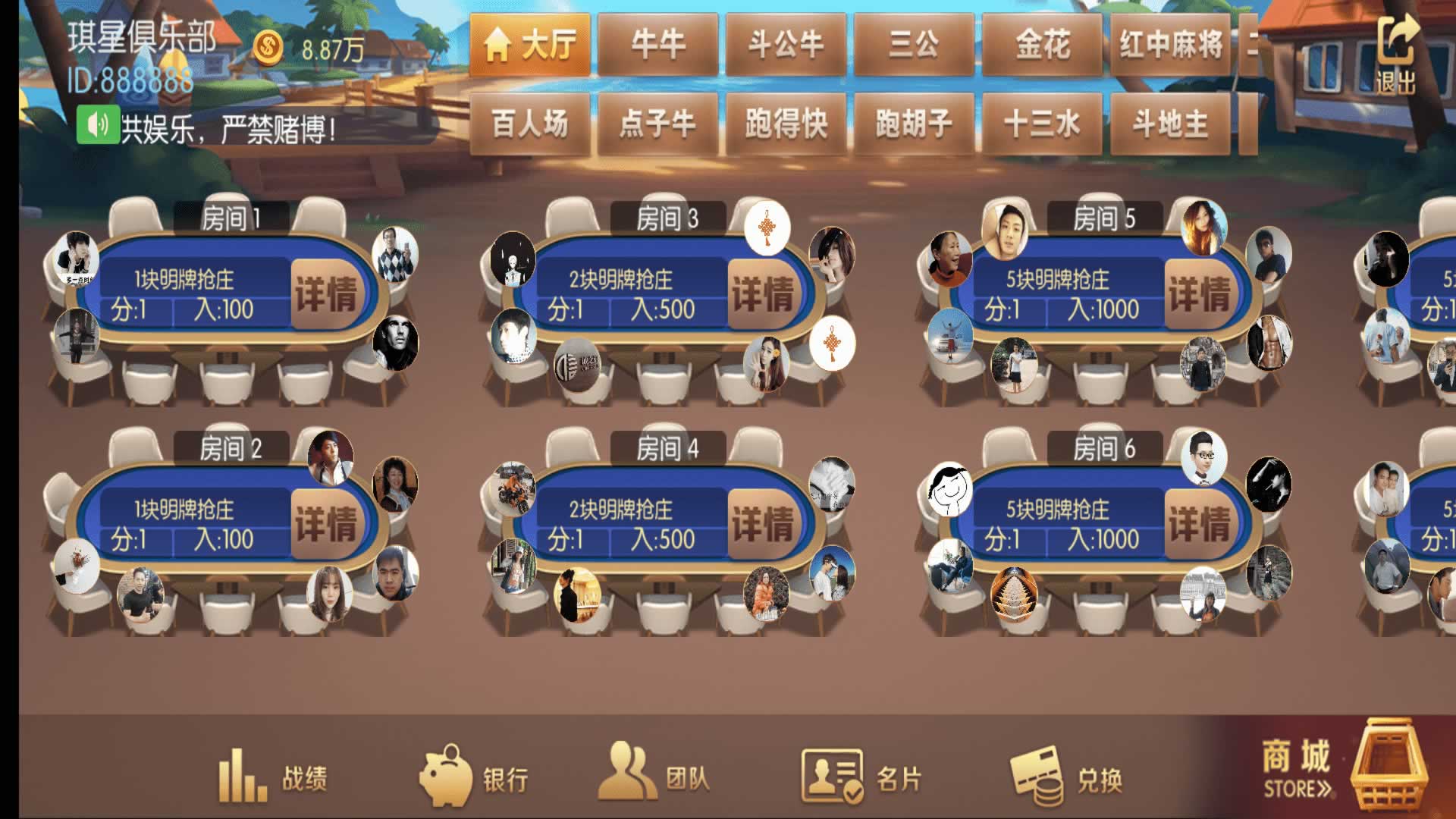Open the 斗公牛 game category

[786, 45]
